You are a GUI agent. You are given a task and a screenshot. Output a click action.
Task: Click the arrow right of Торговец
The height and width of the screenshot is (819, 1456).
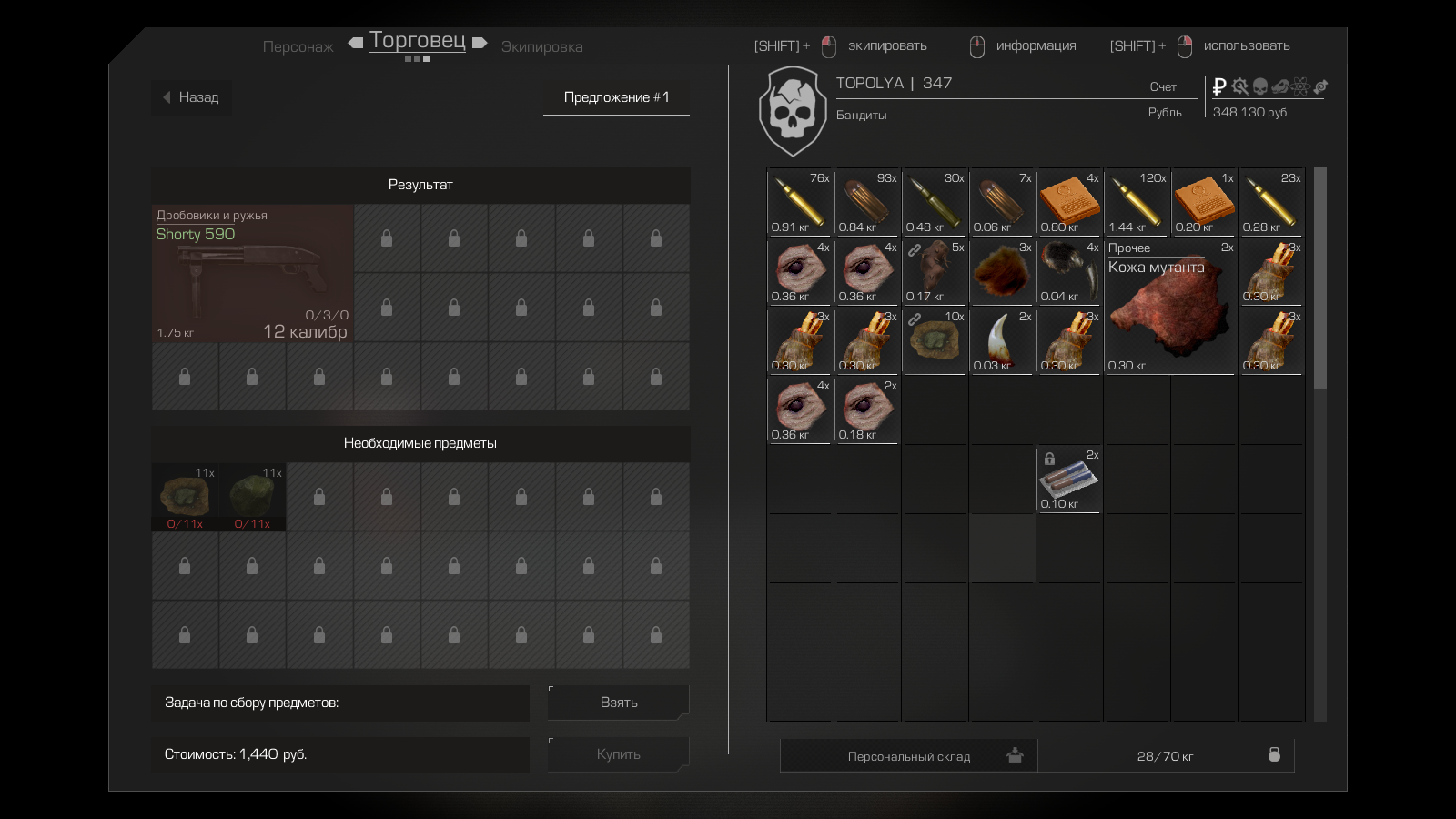[x=480, y=43]
